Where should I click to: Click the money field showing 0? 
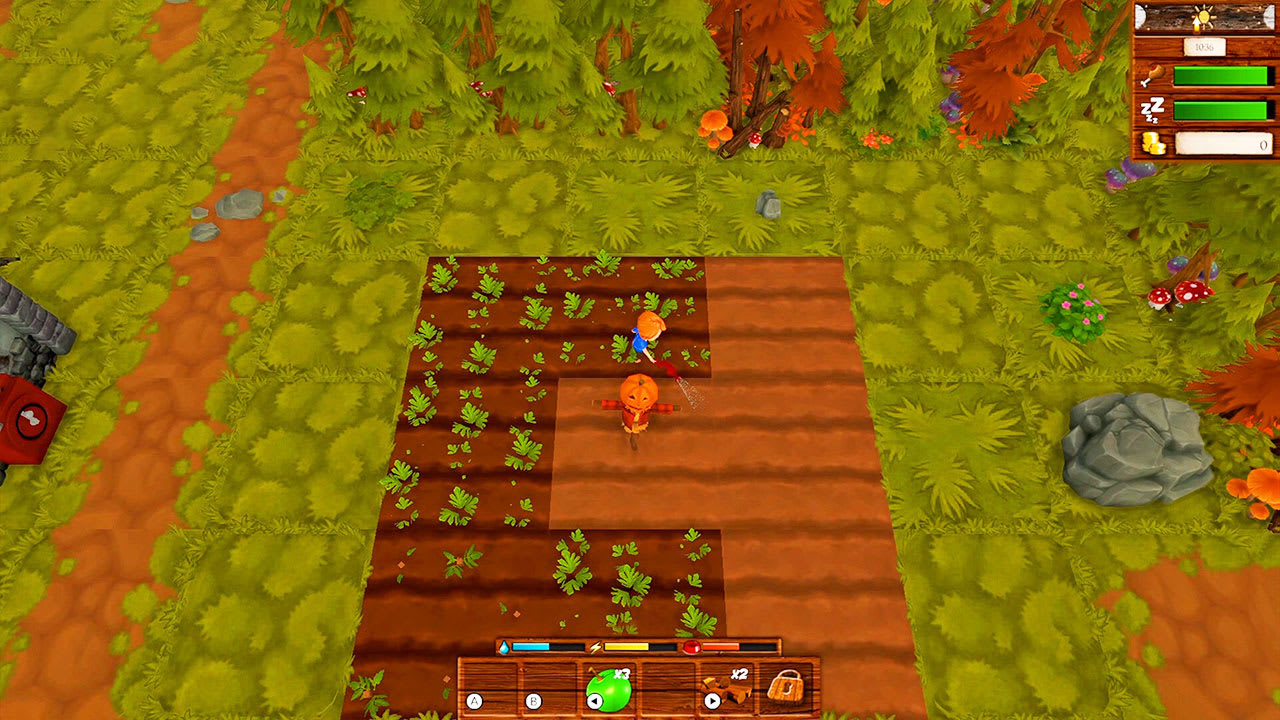click(1225, 145)
